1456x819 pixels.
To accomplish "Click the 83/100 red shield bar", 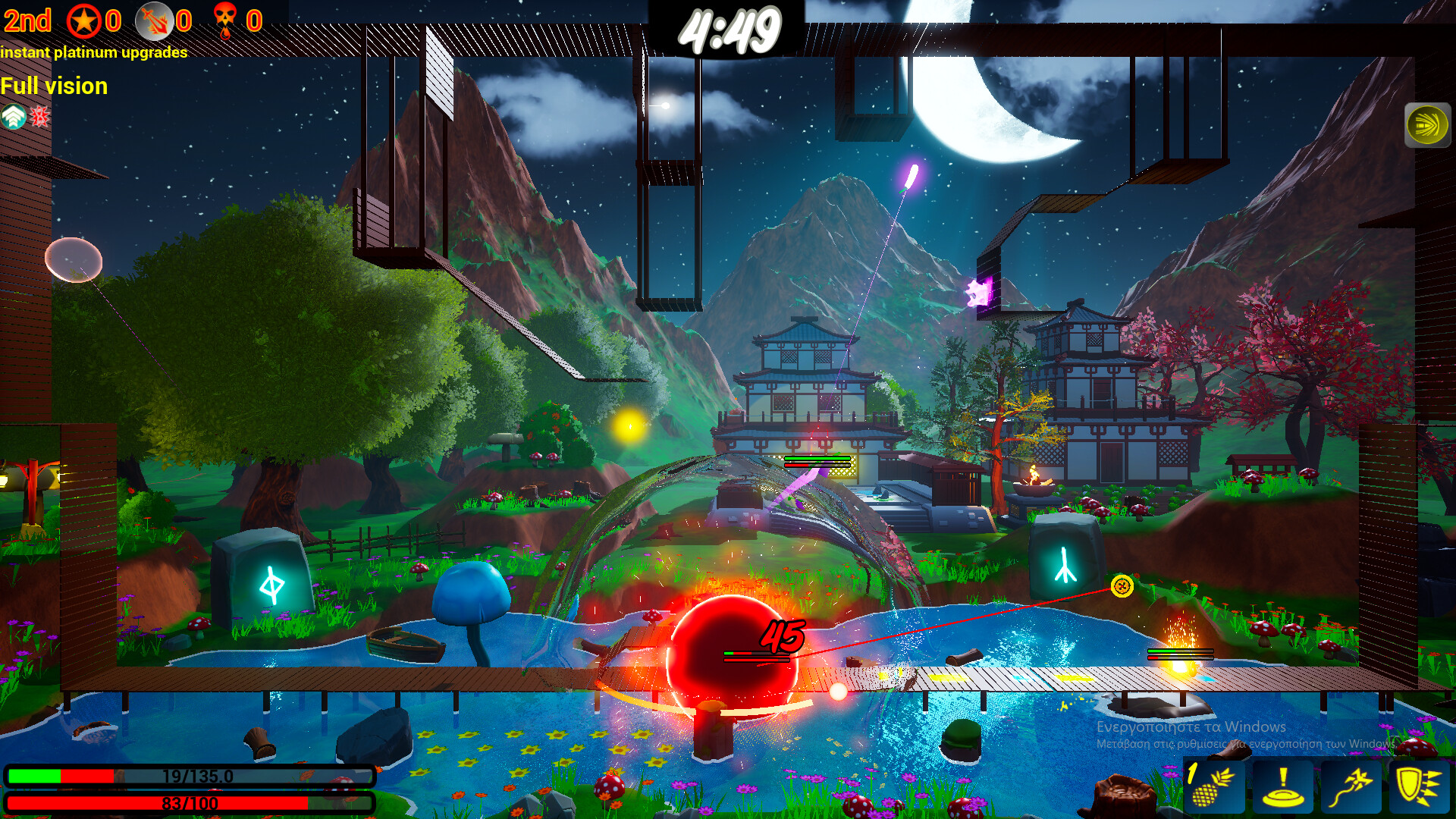I will (x=190, y=800).
